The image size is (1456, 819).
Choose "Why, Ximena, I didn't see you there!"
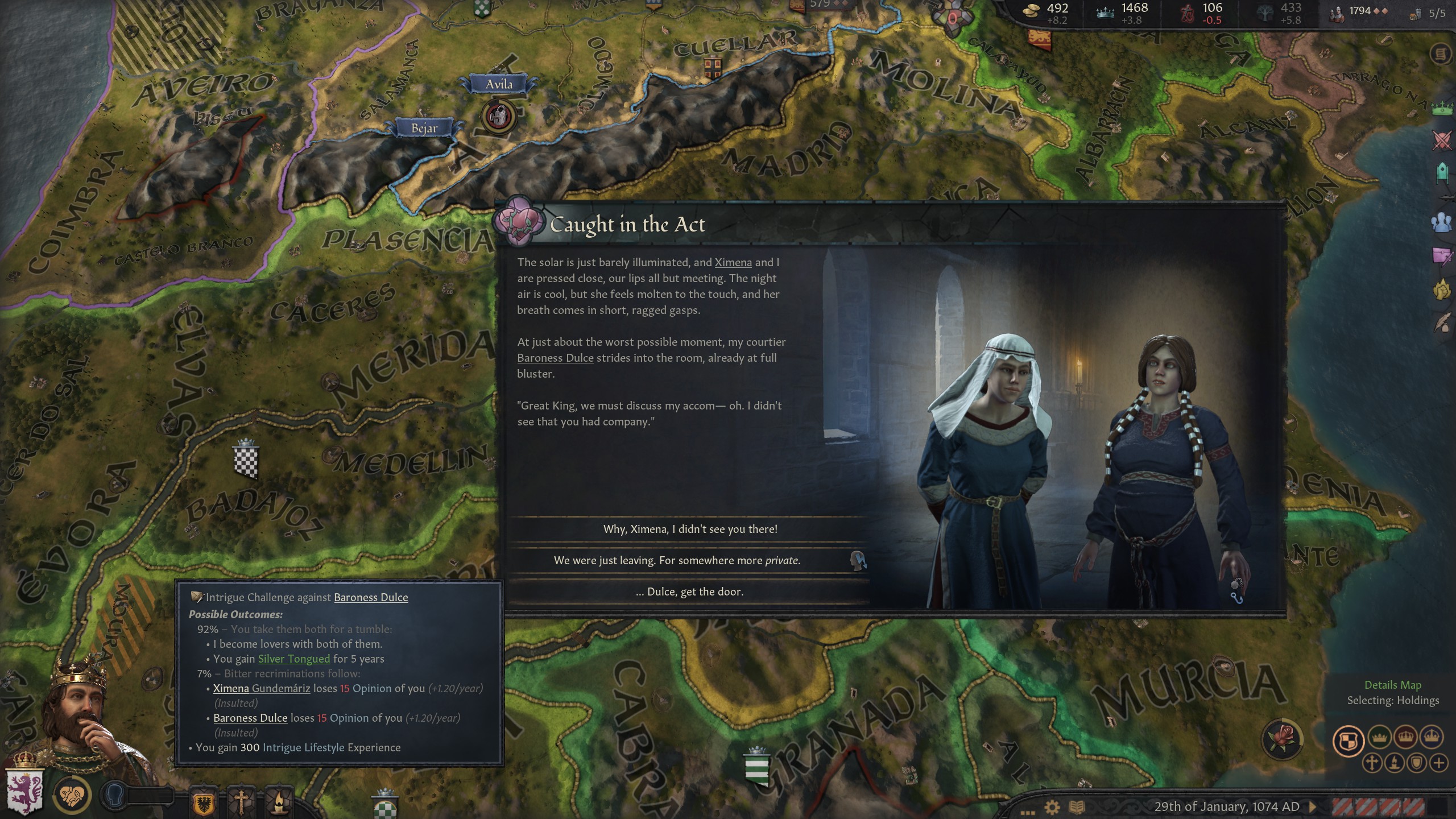[689, 529]
